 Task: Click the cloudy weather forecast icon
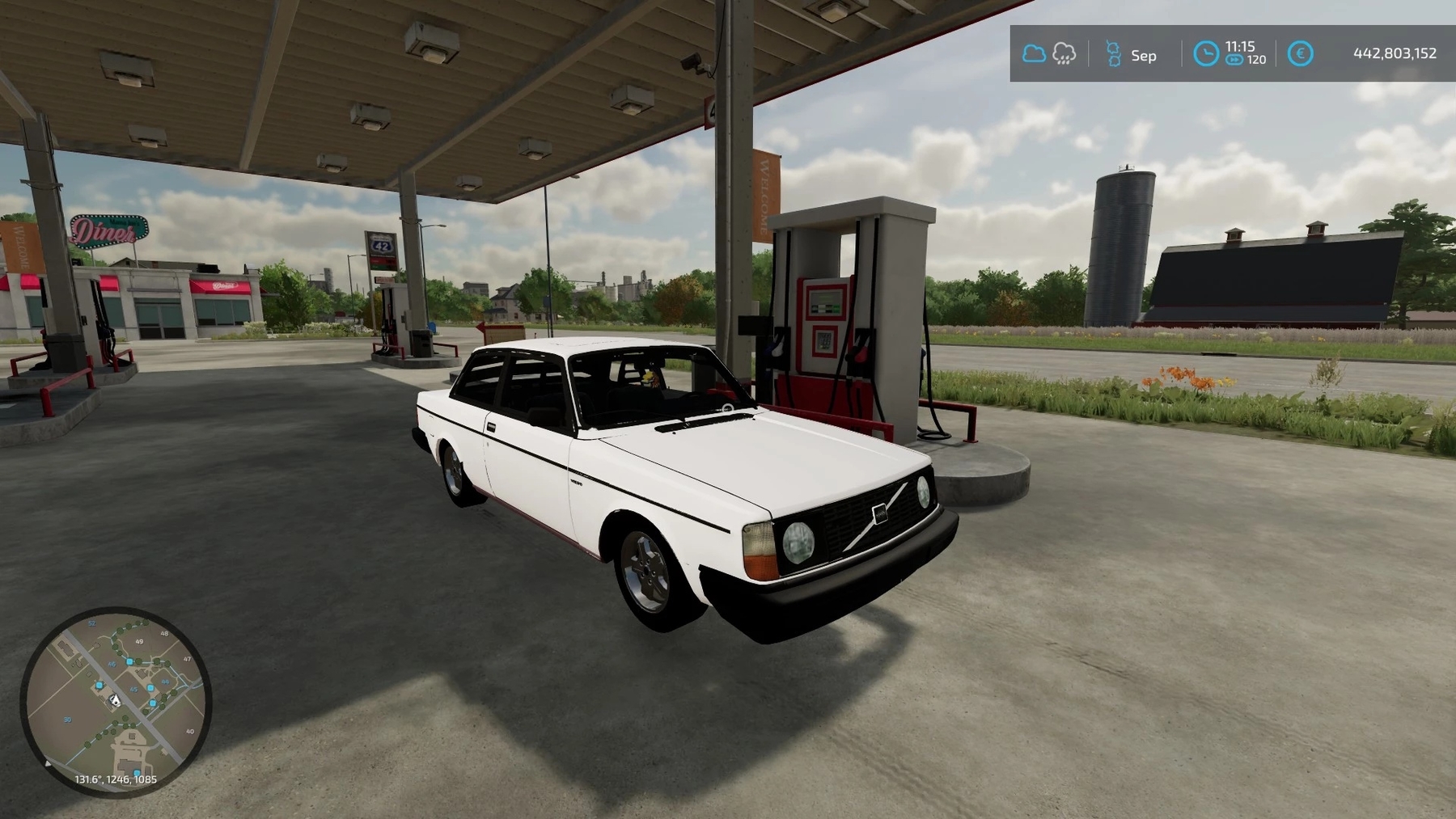coord(1033,54)
